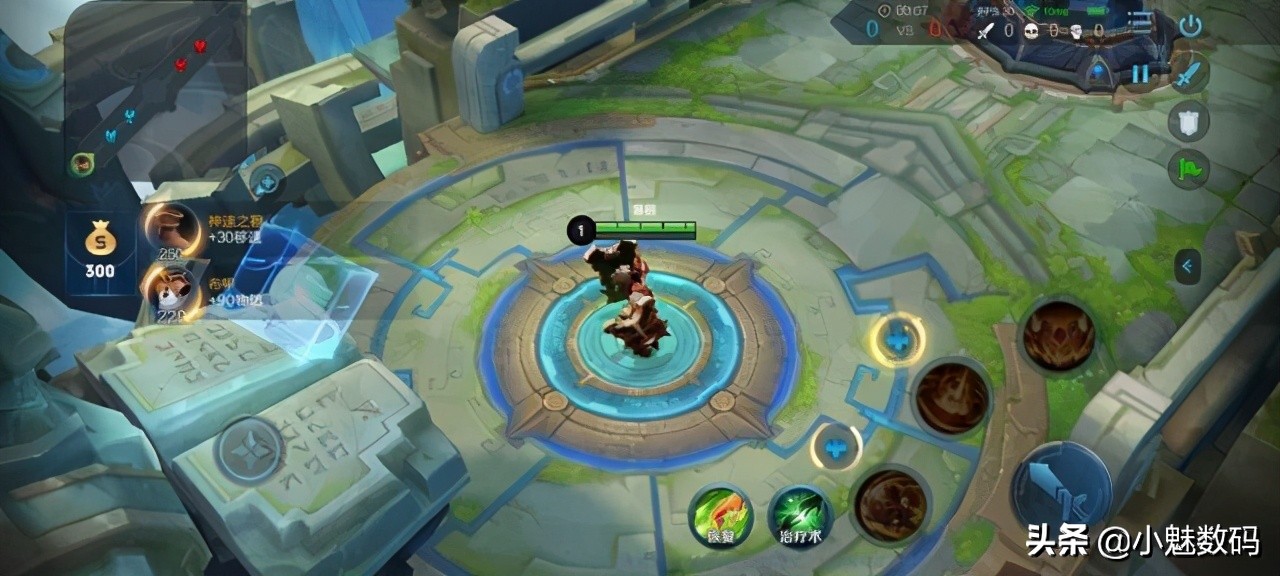Screen dimensions: 1280x576
Task: Send the sword attack signal
Action: coord(1189,73)
